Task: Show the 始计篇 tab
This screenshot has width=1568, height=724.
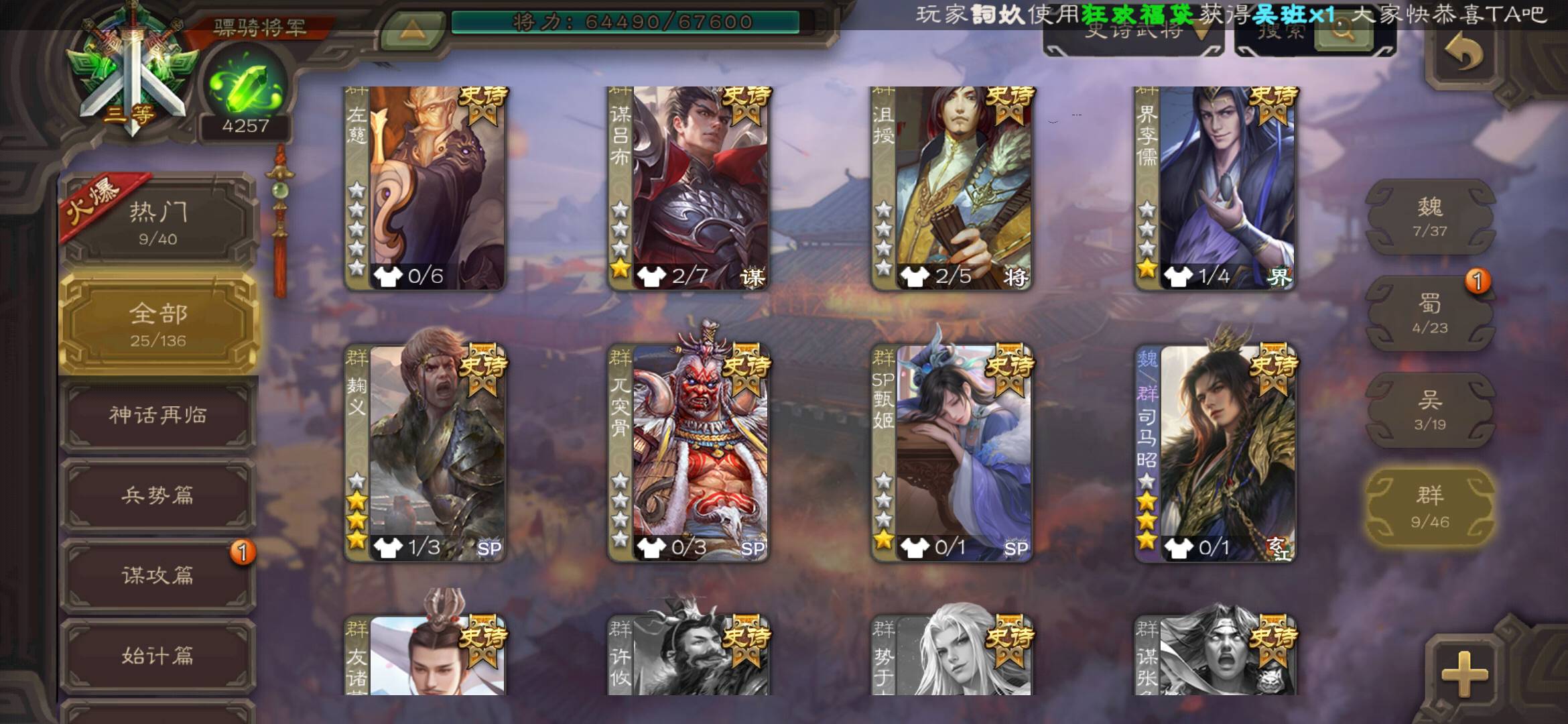Action: [158, 655]
